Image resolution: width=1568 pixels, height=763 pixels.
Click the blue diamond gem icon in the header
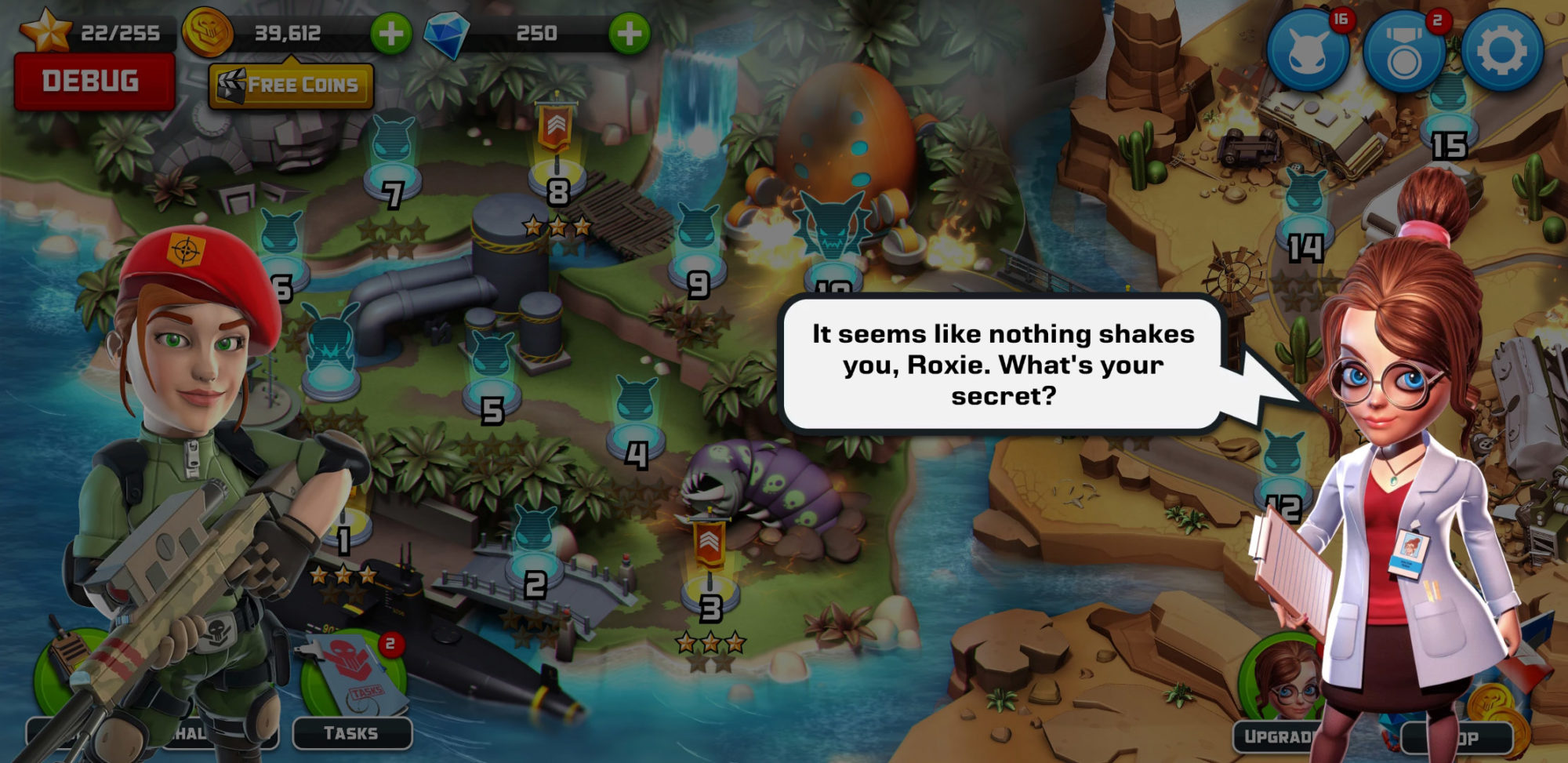[x=447, y=32]
